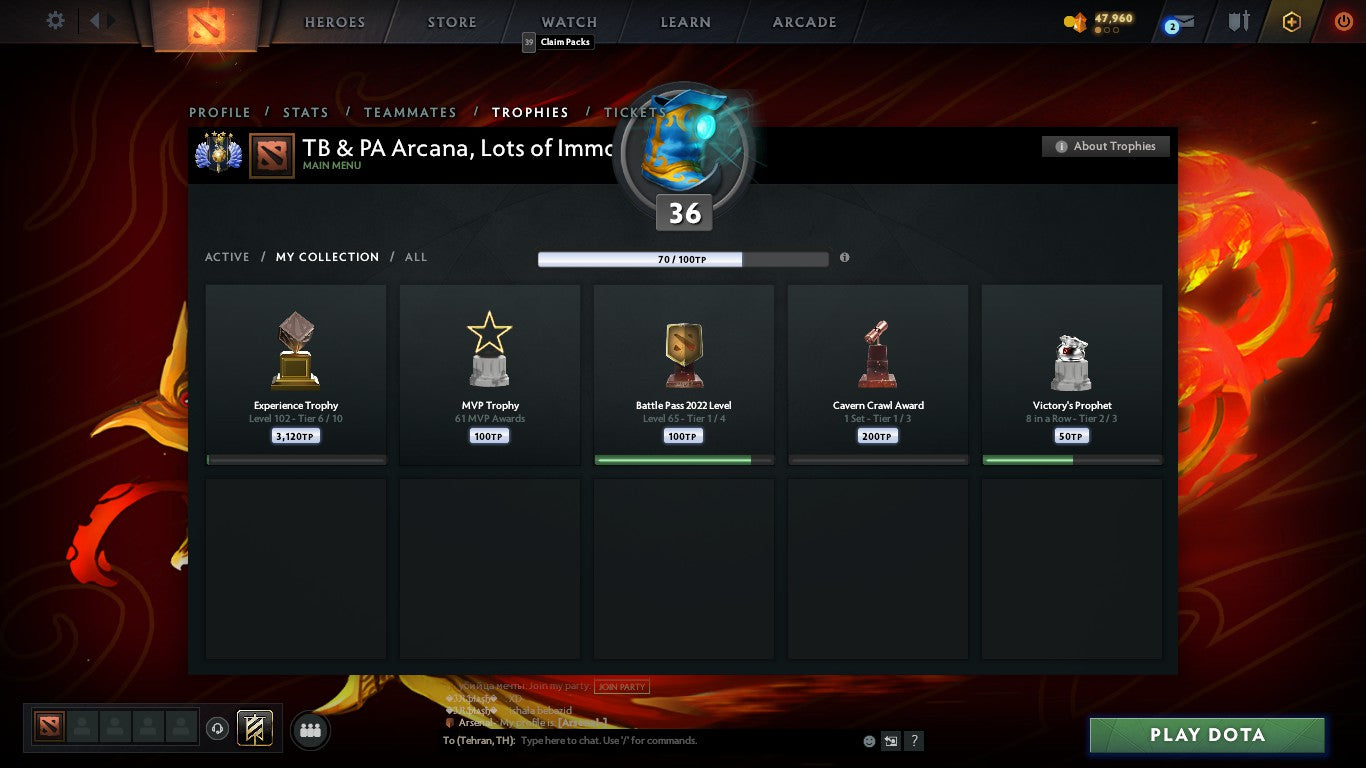Select the Battle Pass emblem next to party slots
1366x768 pixels.
[x=253, y=729]
